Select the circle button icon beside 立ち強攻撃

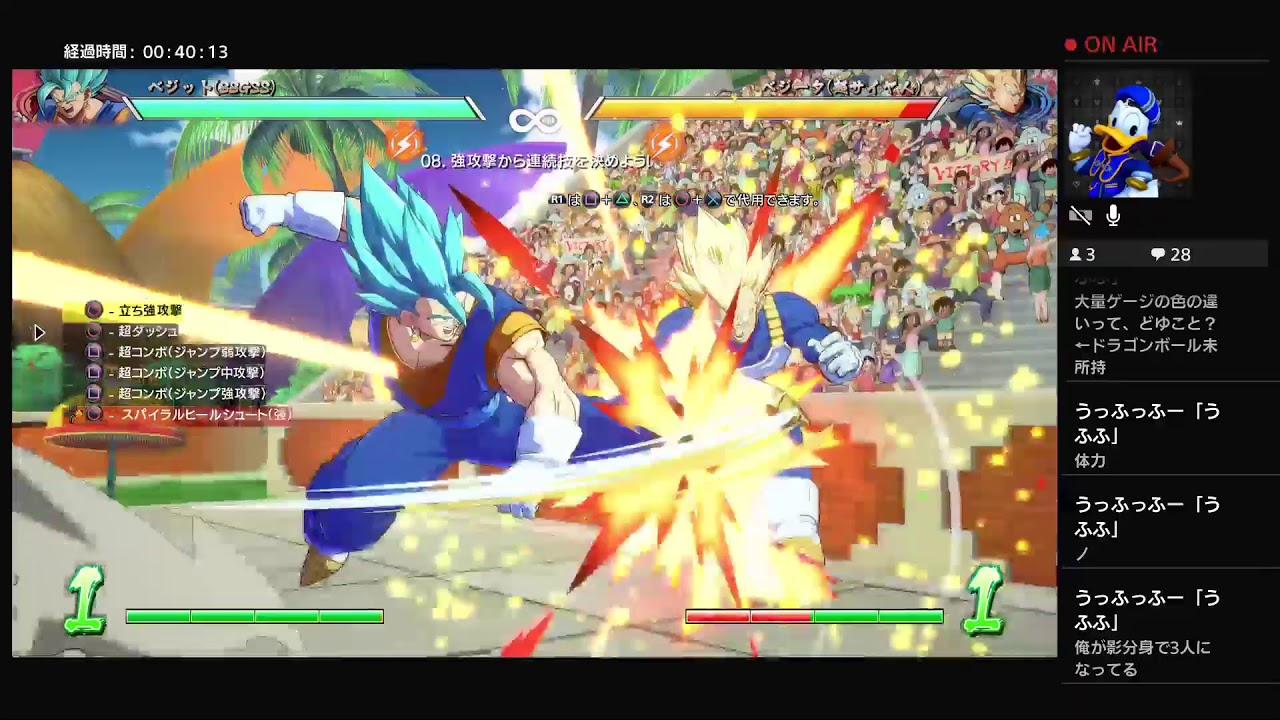click(x=93, y=309)
